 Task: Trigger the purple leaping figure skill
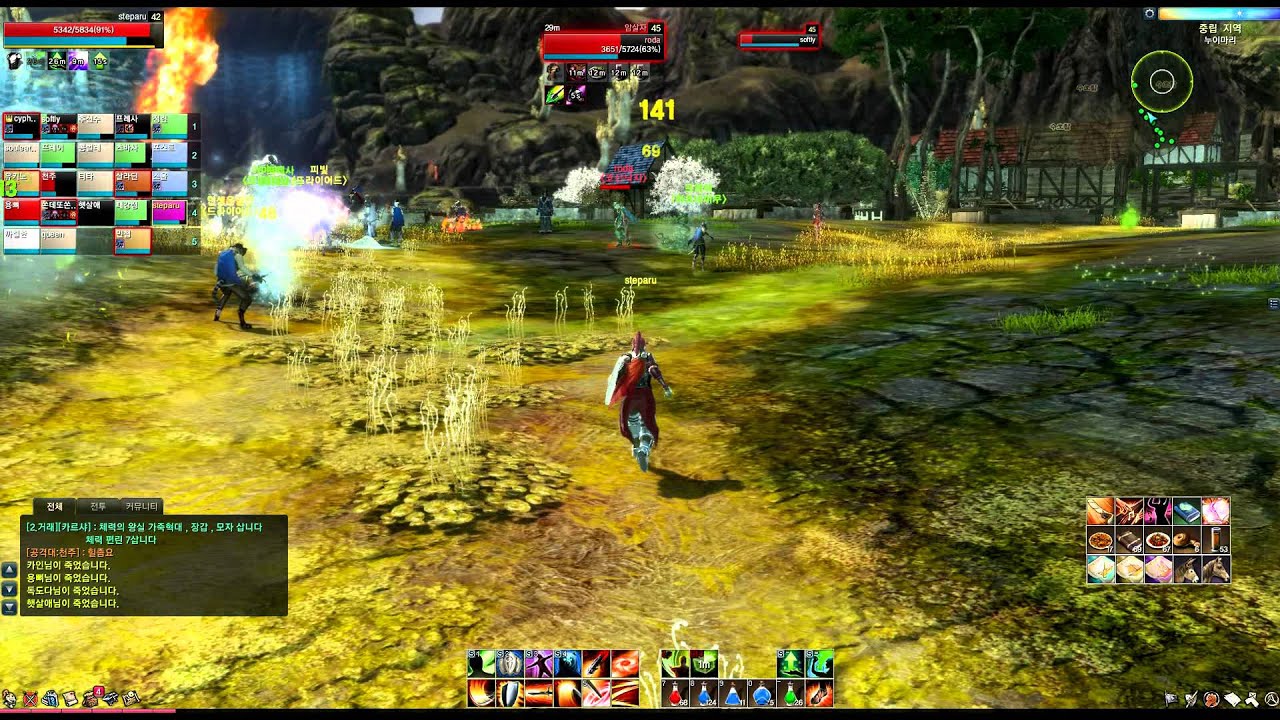click(x=539, y=663)
